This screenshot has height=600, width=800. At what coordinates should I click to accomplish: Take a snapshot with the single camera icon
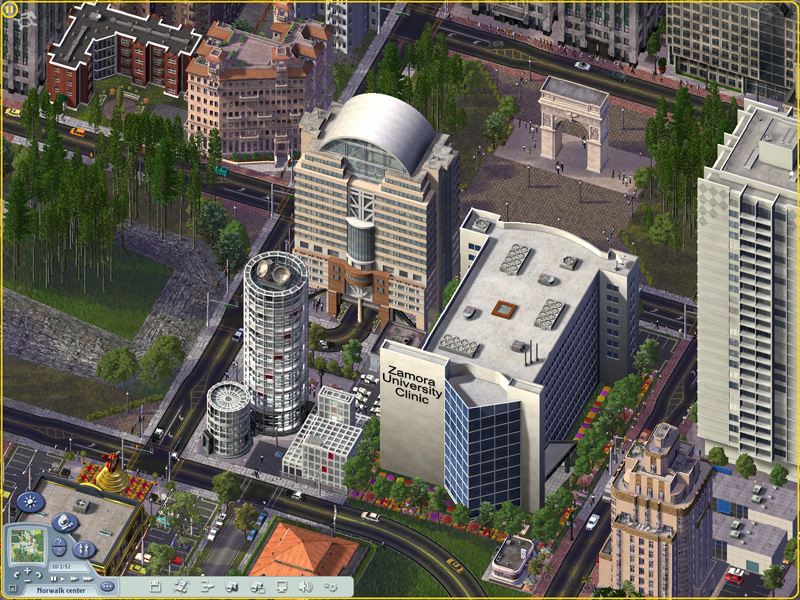point(231,586)
